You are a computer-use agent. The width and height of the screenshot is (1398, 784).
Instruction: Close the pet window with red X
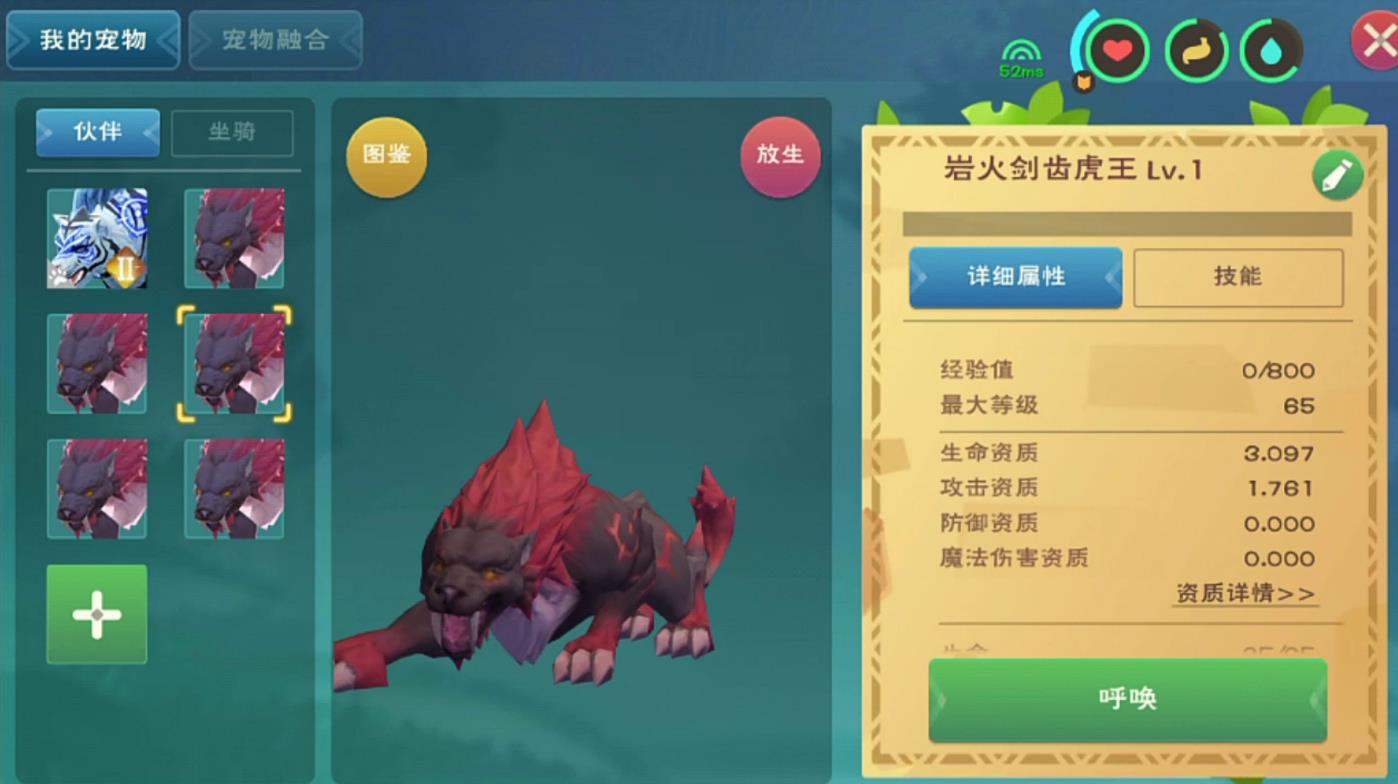pos(1376,42)
